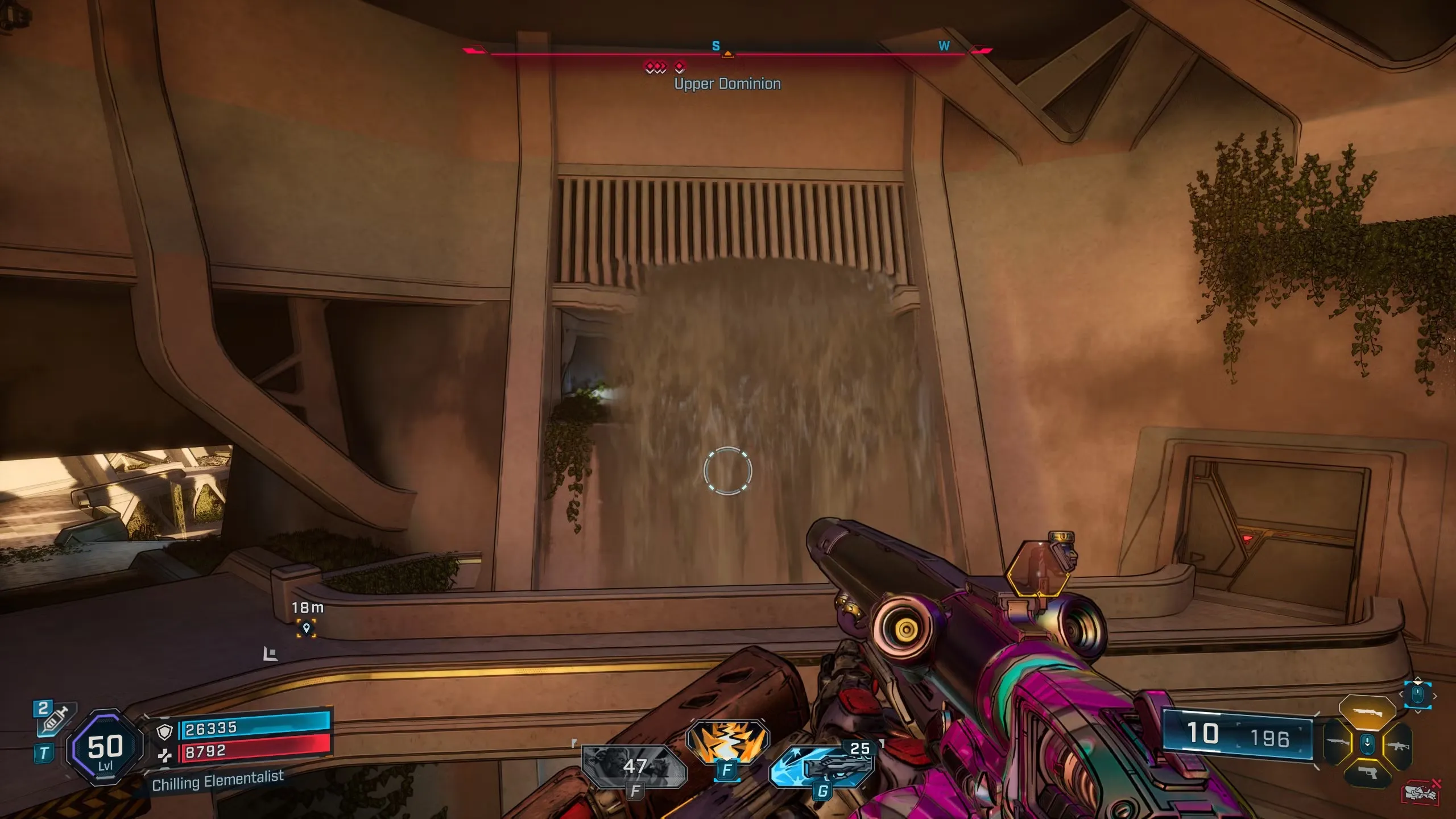Screen dimensions: 1456x819
Task: Select the highlighted orange shotgun weapon slot
Action: coord(1367,712)
